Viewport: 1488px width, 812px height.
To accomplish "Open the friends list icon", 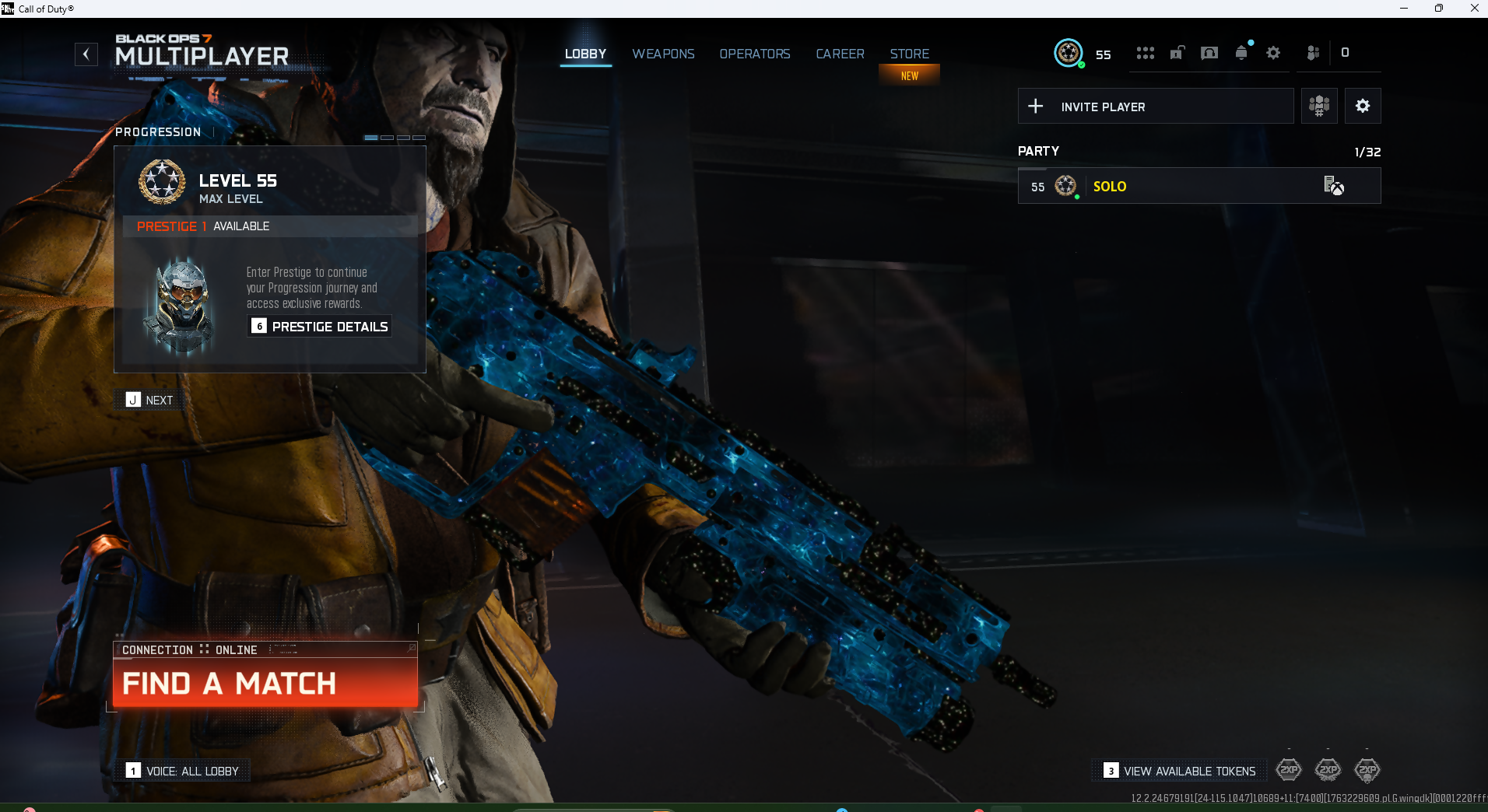I will click(1313, 53).
